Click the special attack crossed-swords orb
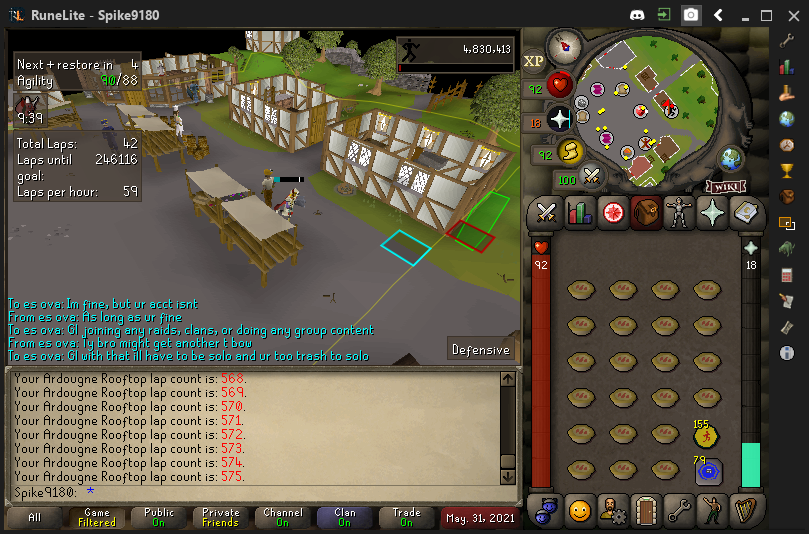Viewport: 809px width, 534px height. (x=592, y=177)
